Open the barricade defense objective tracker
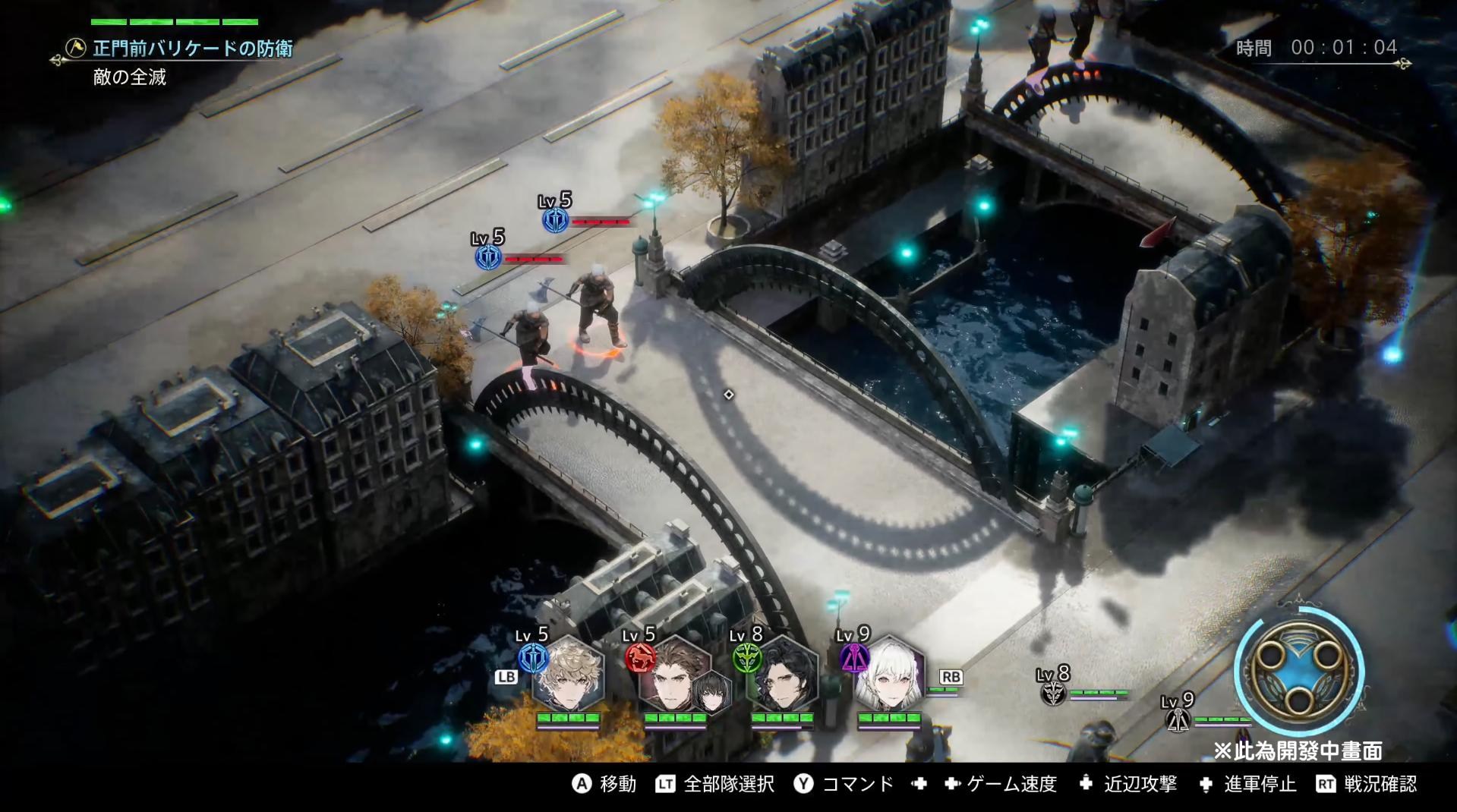Screen dimensions: 1457x812 [x=192, y=49]
